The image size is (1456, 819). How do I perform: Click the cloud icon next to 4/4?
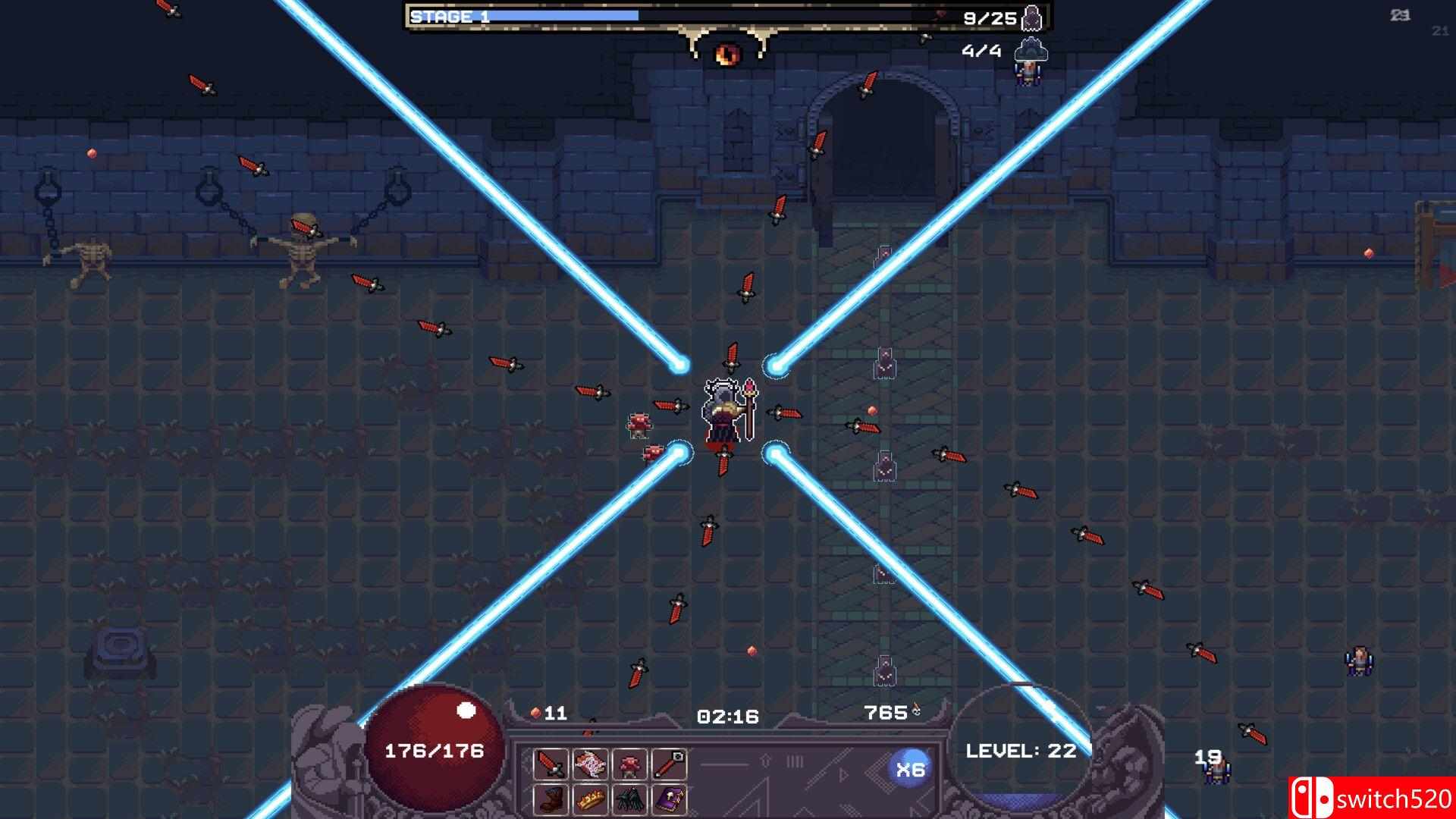click(1031, 52)
